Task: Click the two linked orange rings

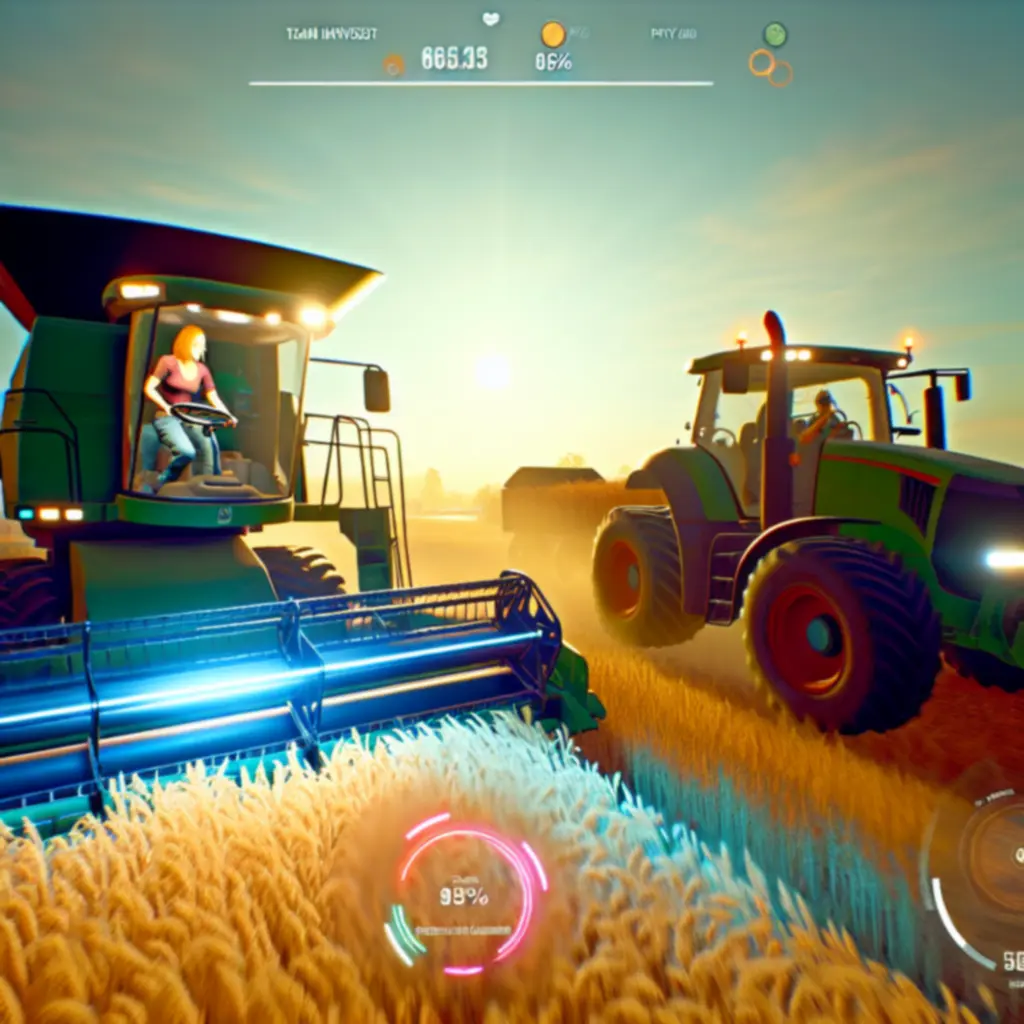Action: click(x=770, y=67)
